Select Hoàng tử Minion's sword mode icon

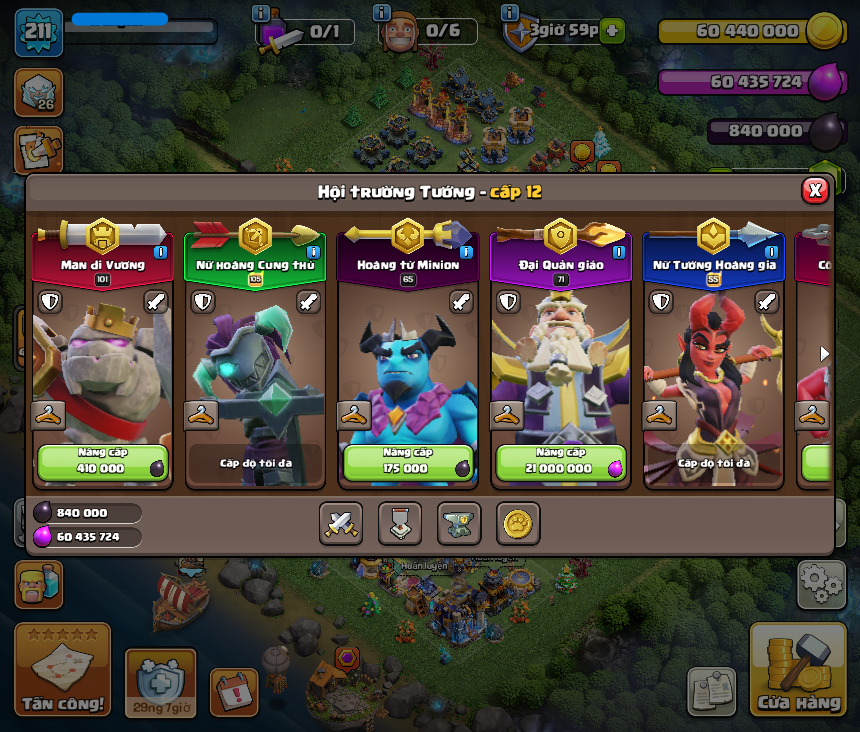click(461, 301)
